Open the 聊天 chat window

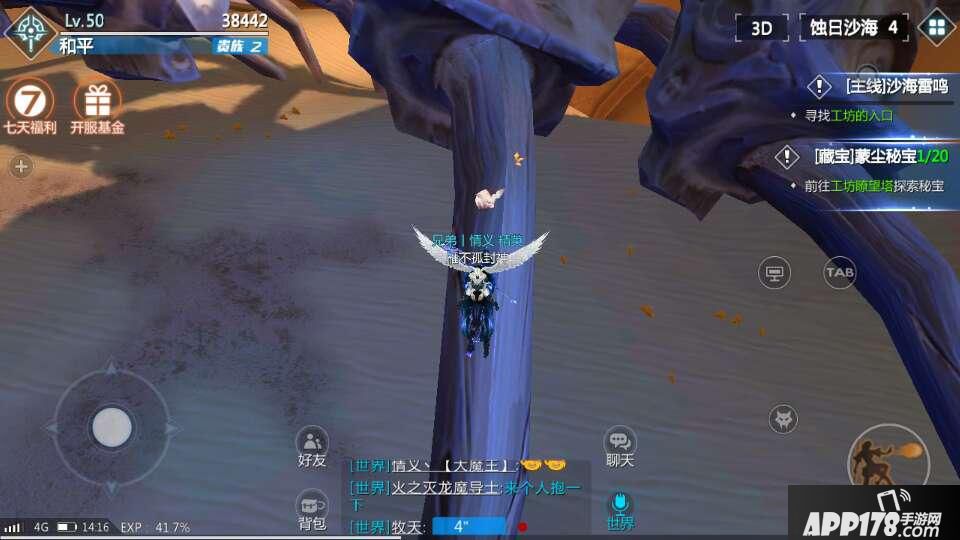(x=620, y=445)
